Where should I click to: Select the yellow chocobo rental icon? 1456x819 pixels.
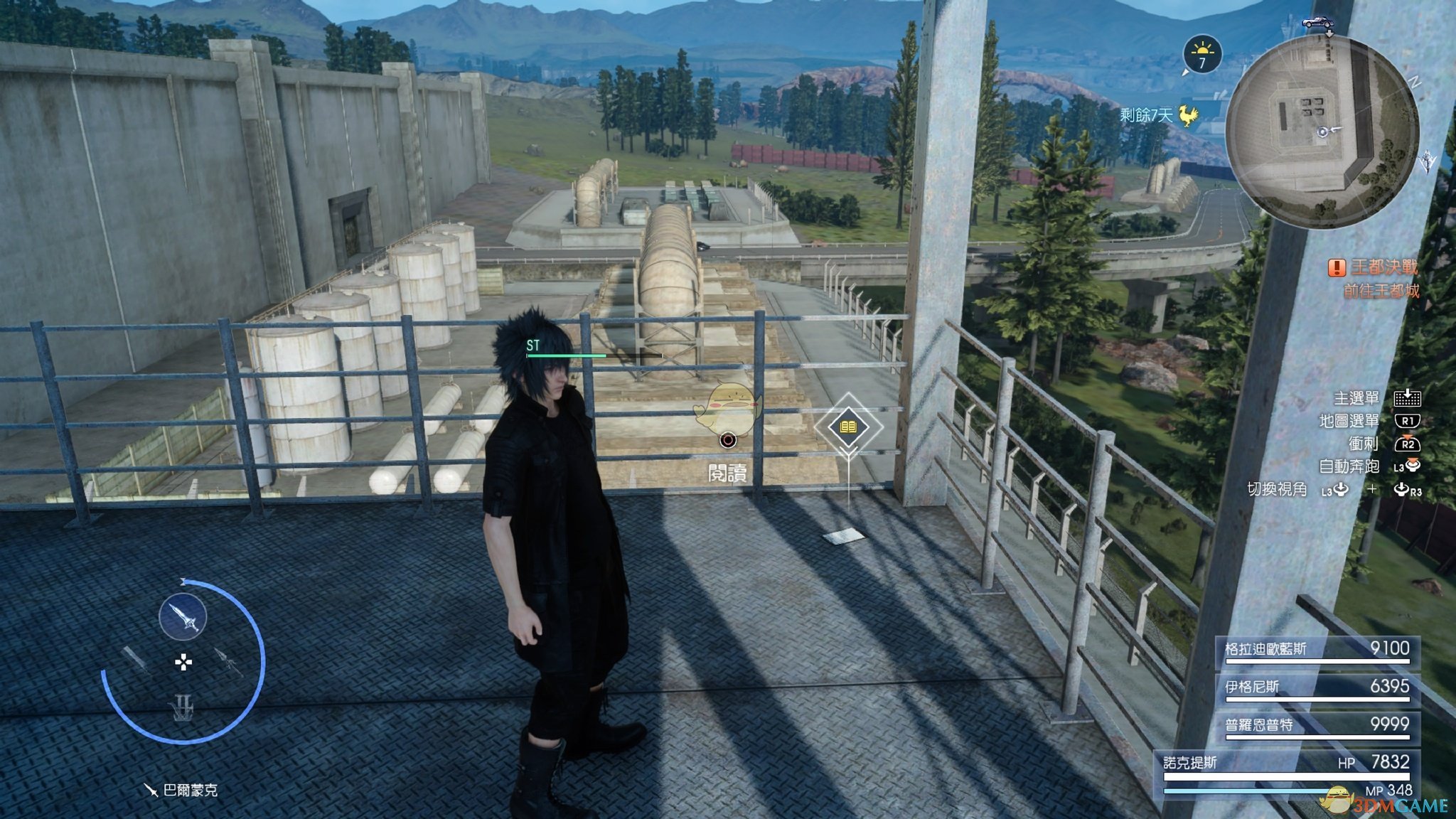pyautogui.click(x=1188, y=114)
